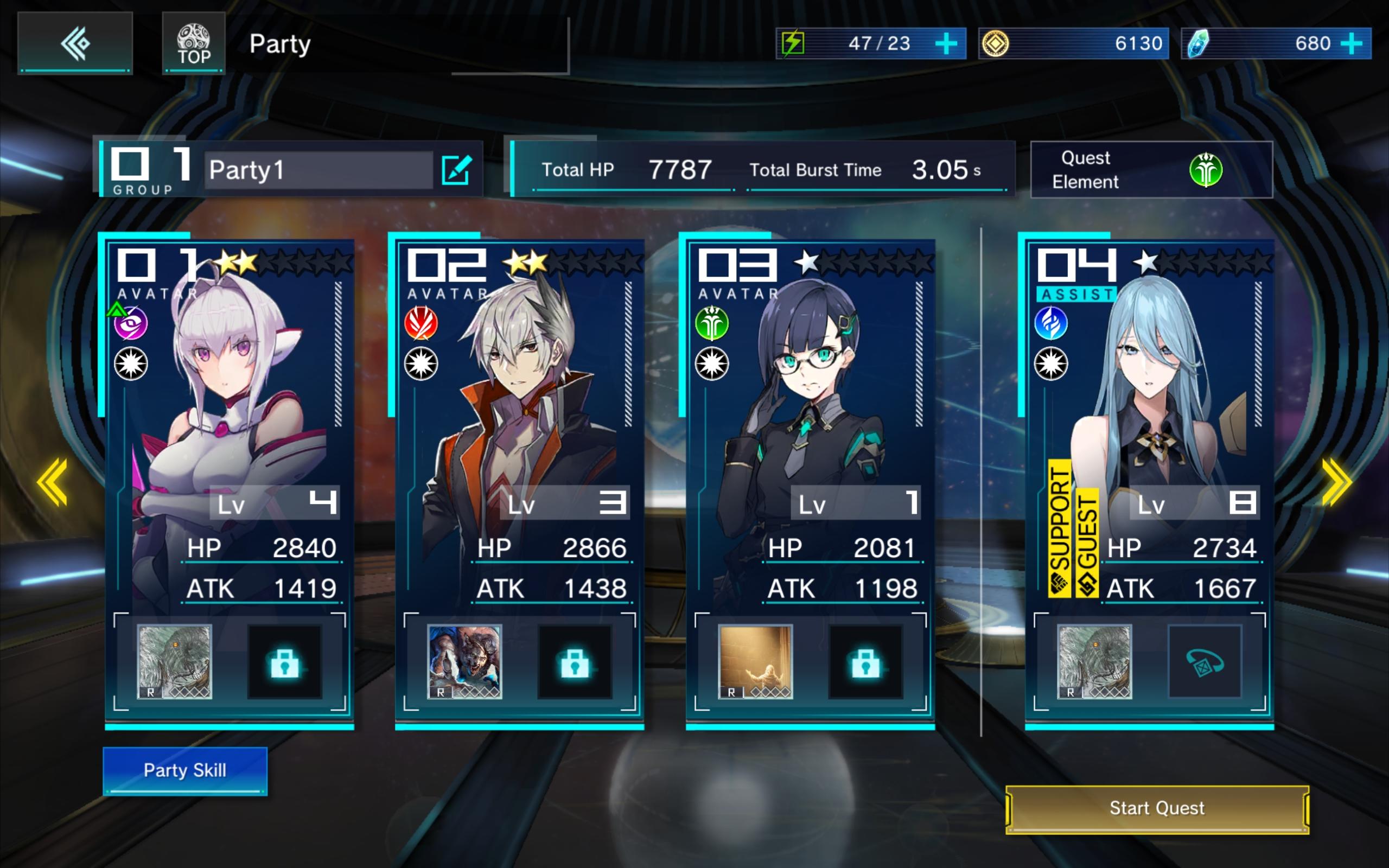Tap the locked slot on Avatar 01
The height and width of the screenshot is (868, 1389).
[x=285, y=662]
